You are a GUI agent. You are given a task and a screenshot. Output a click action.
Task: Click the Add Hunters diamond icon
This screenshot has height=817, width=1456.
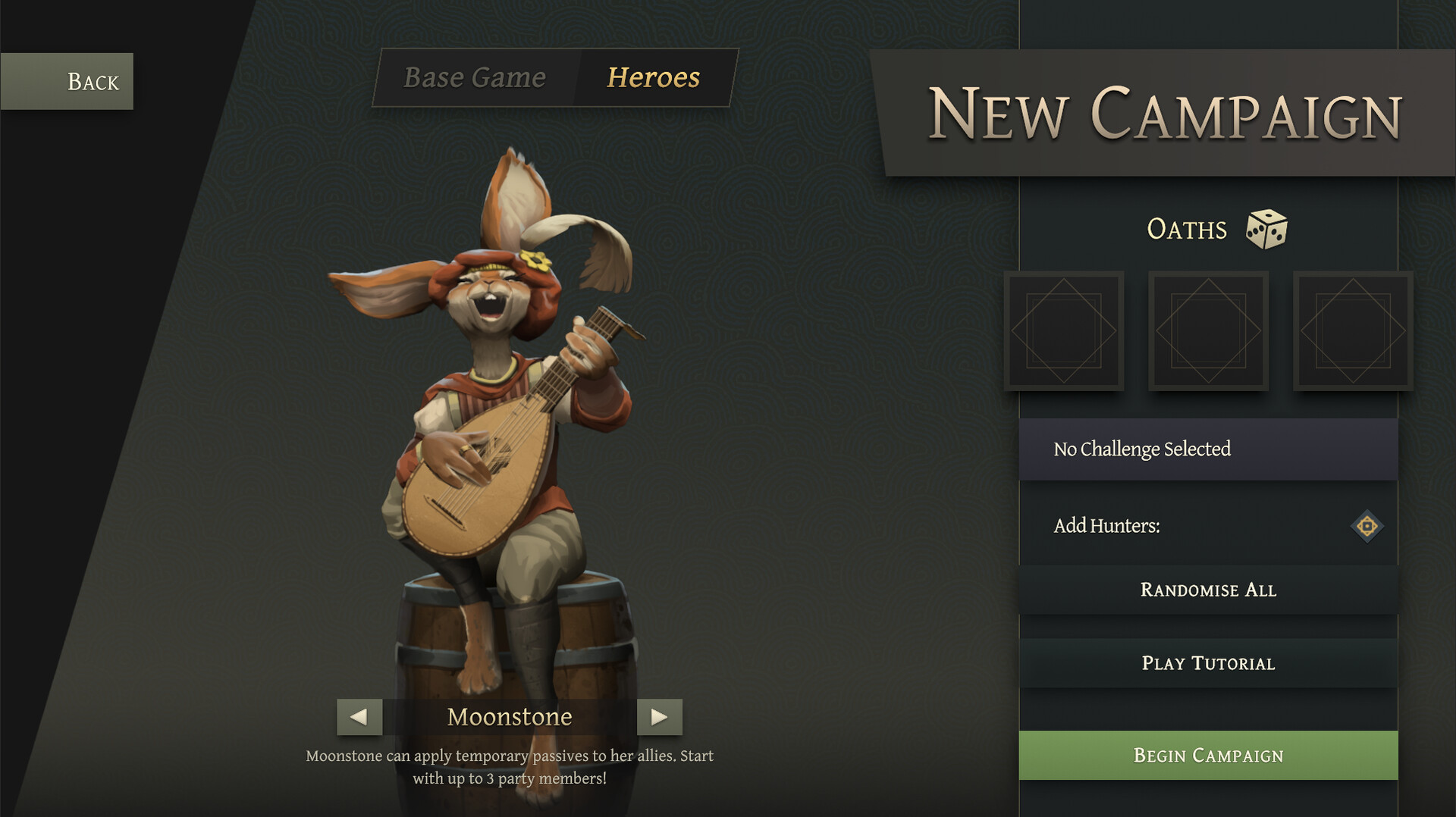coord(1367,525)
